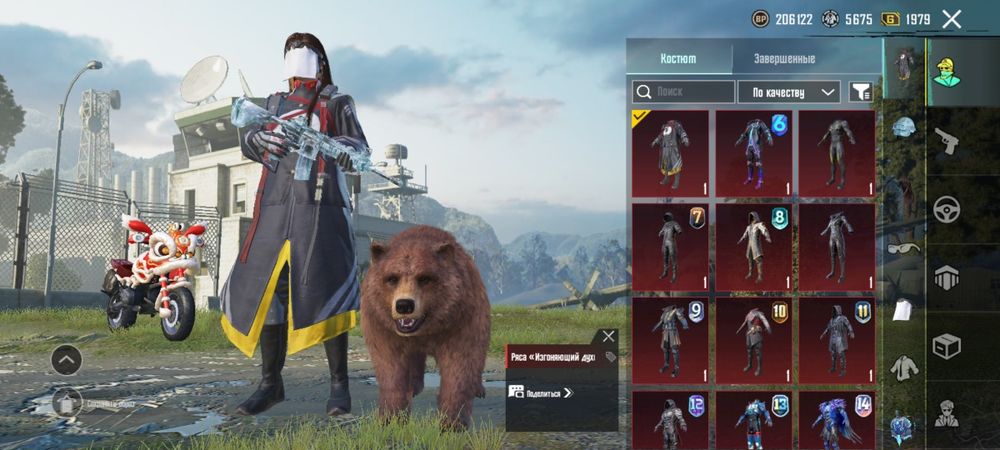1000x450 pixels.
Task: Close the costume info popup
Action: tap(608, 337)
